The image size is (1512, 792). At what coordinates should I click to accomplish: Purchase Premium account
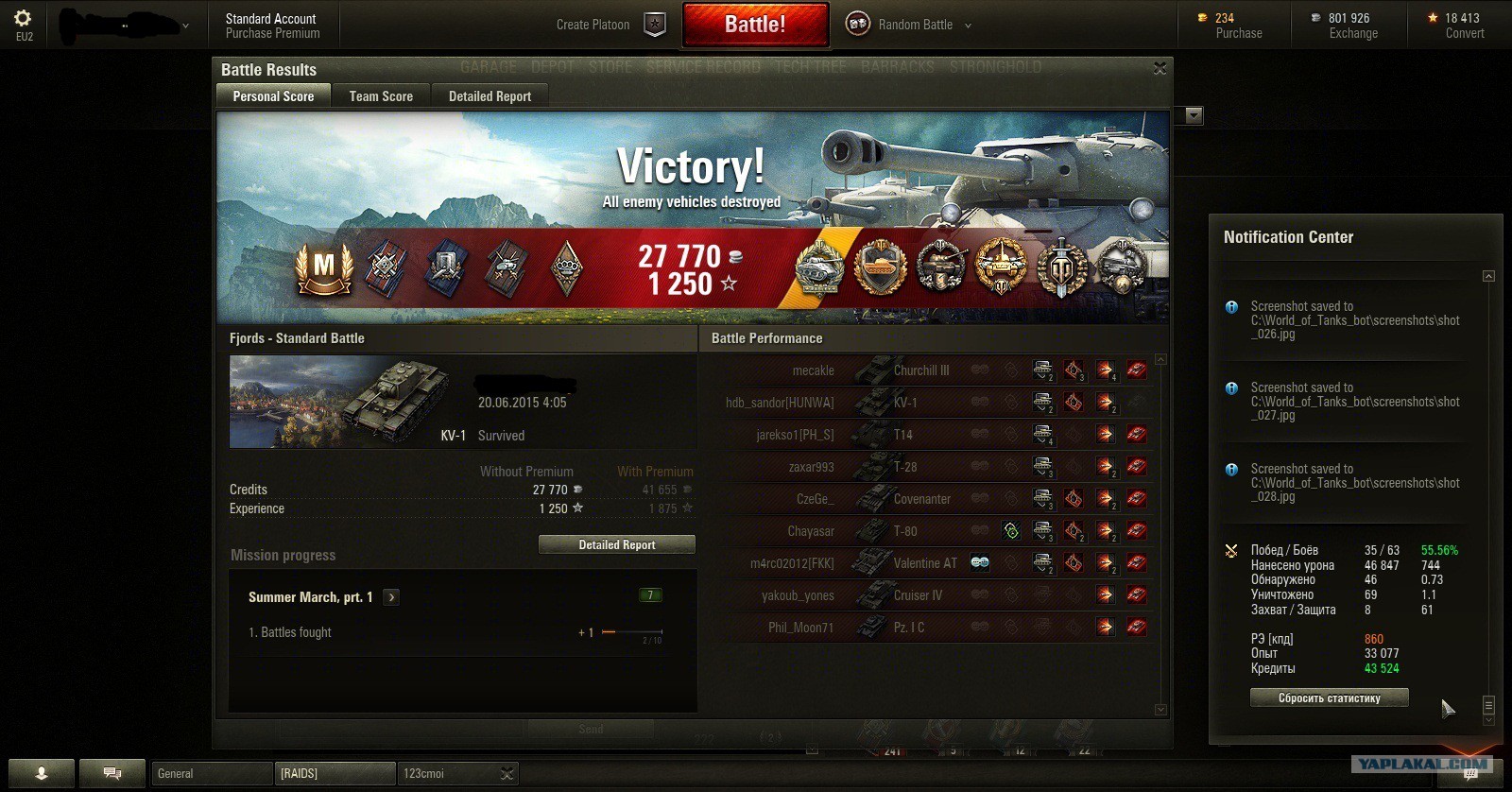coord(272,34)
